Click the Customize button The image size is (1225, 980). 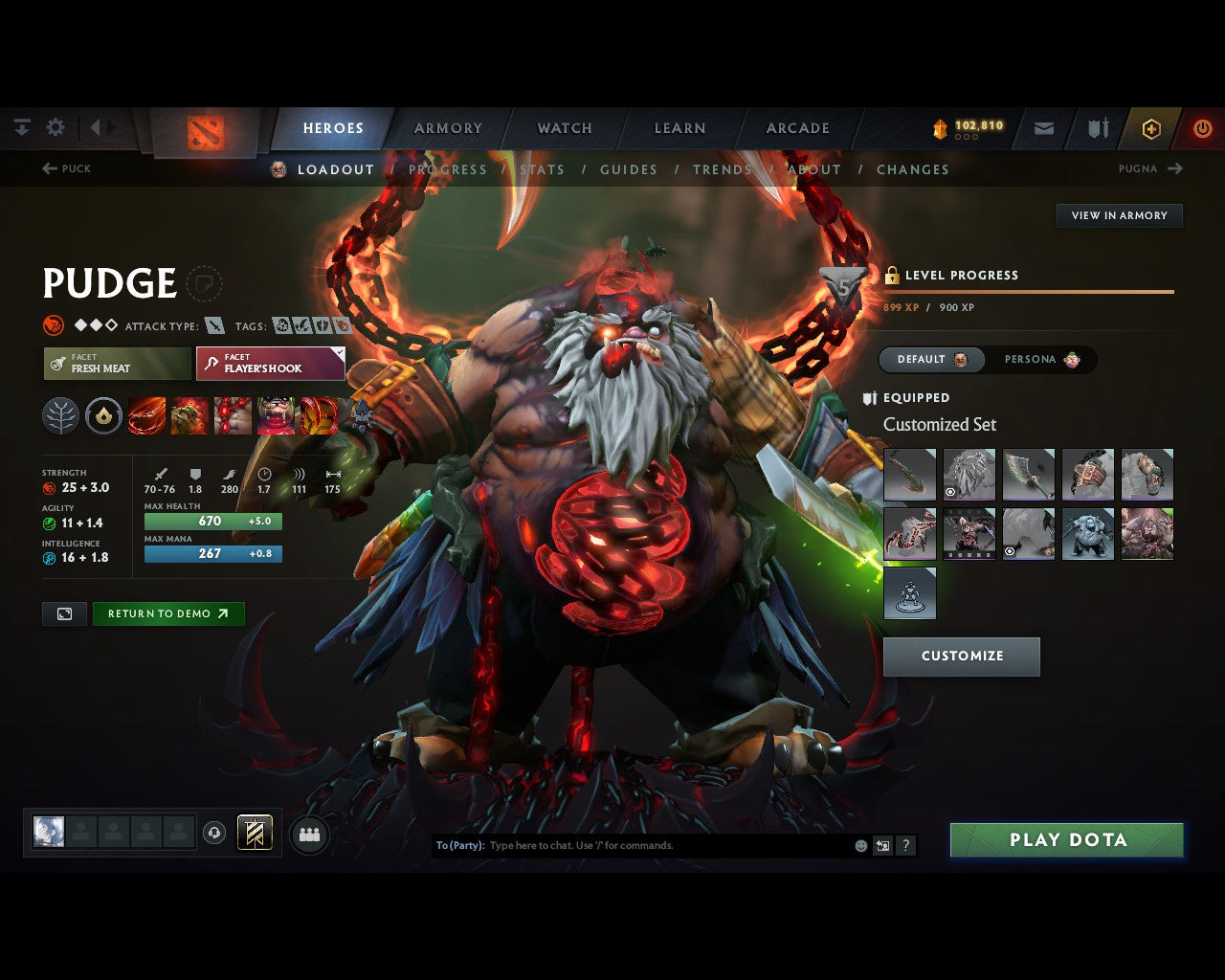(x=961, y=657)
